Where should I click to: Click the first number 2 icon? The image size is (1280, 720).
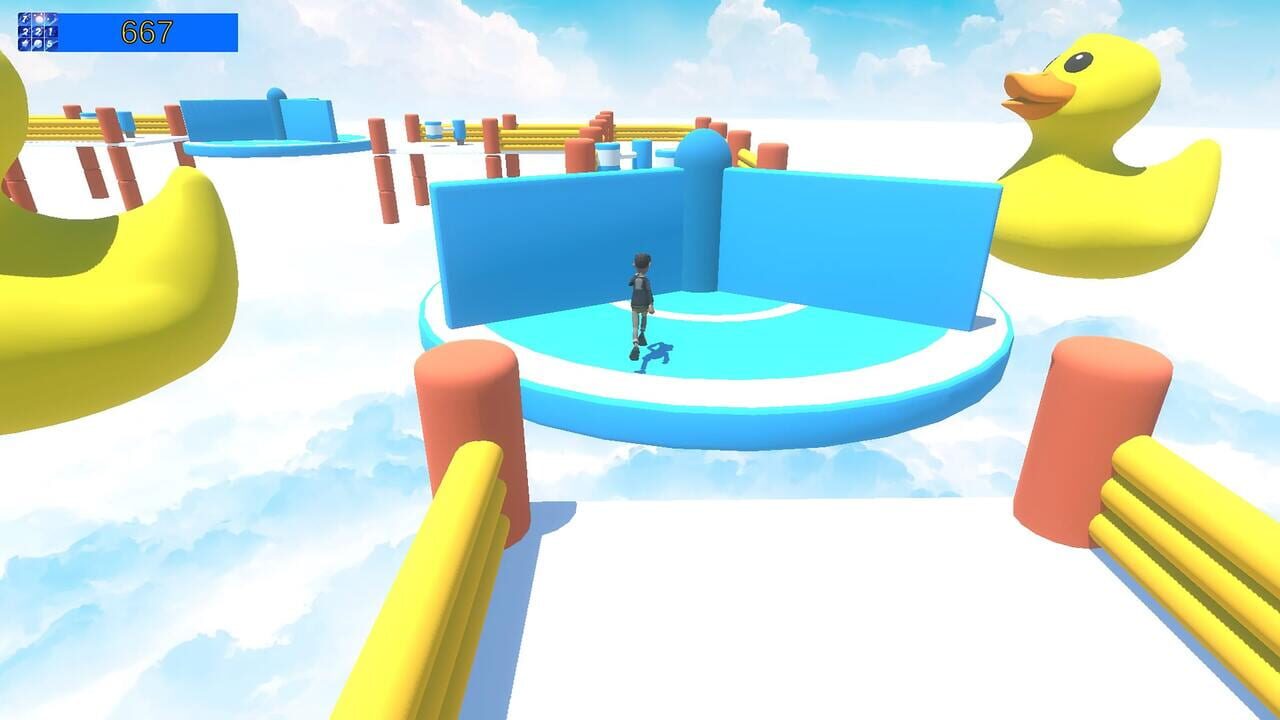click(24, 31)
